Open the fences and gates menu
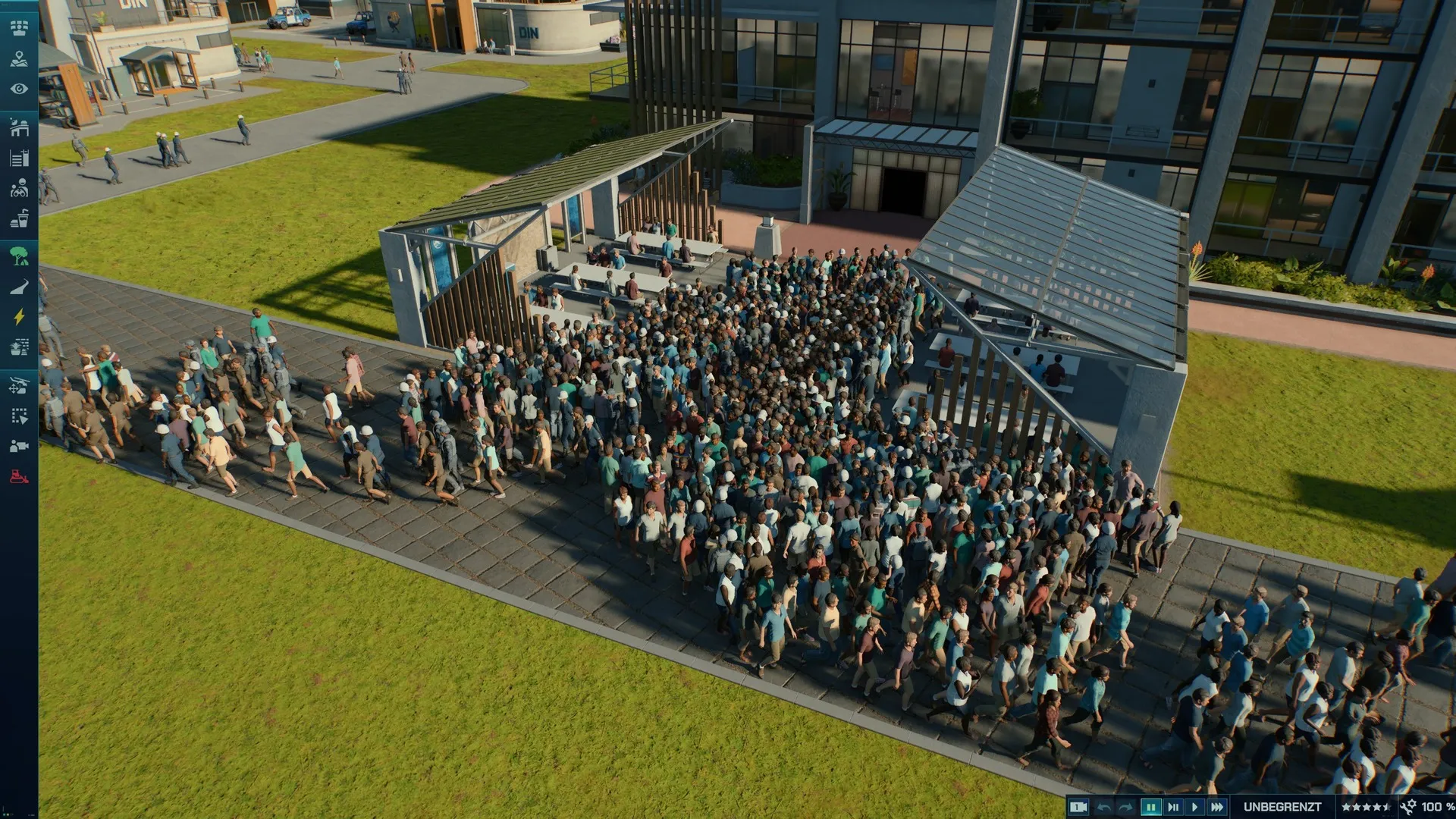Viewport: 1456px width, 819px height. point(19,158)
